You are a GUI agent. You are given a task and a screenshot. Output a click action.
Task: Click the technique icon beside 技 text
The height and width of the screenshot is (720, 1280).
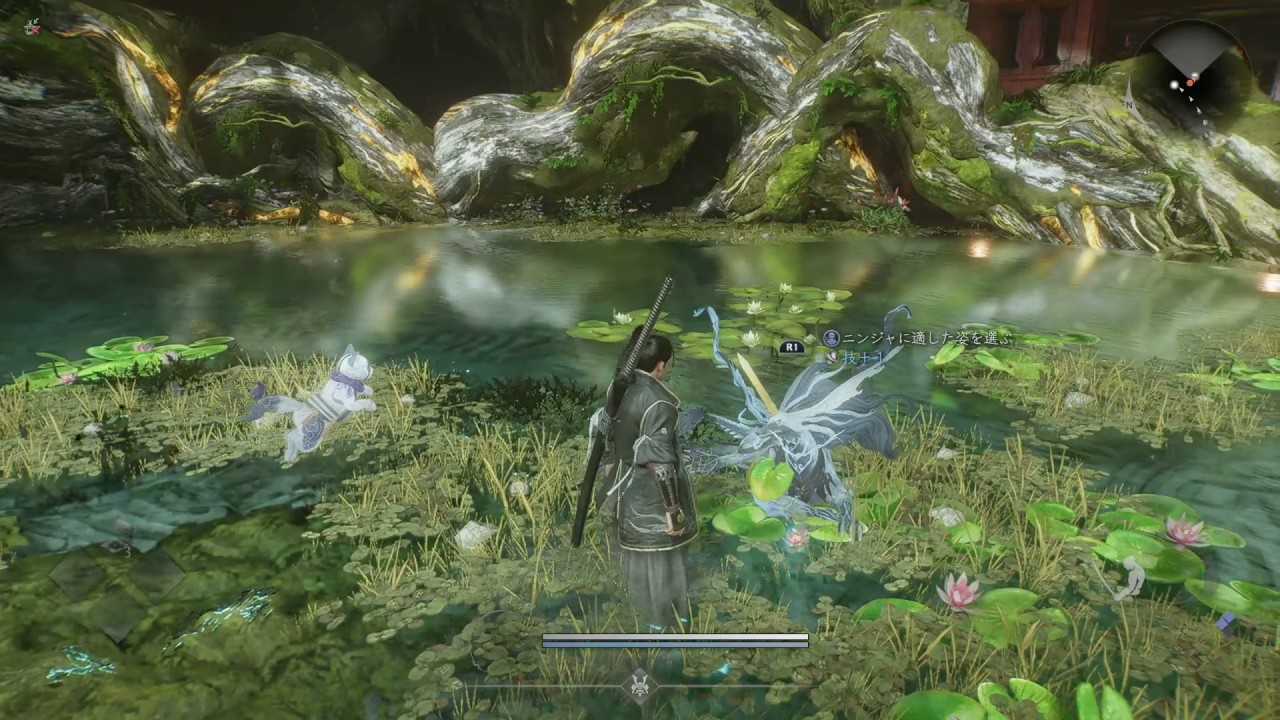[x=833, y=356]
